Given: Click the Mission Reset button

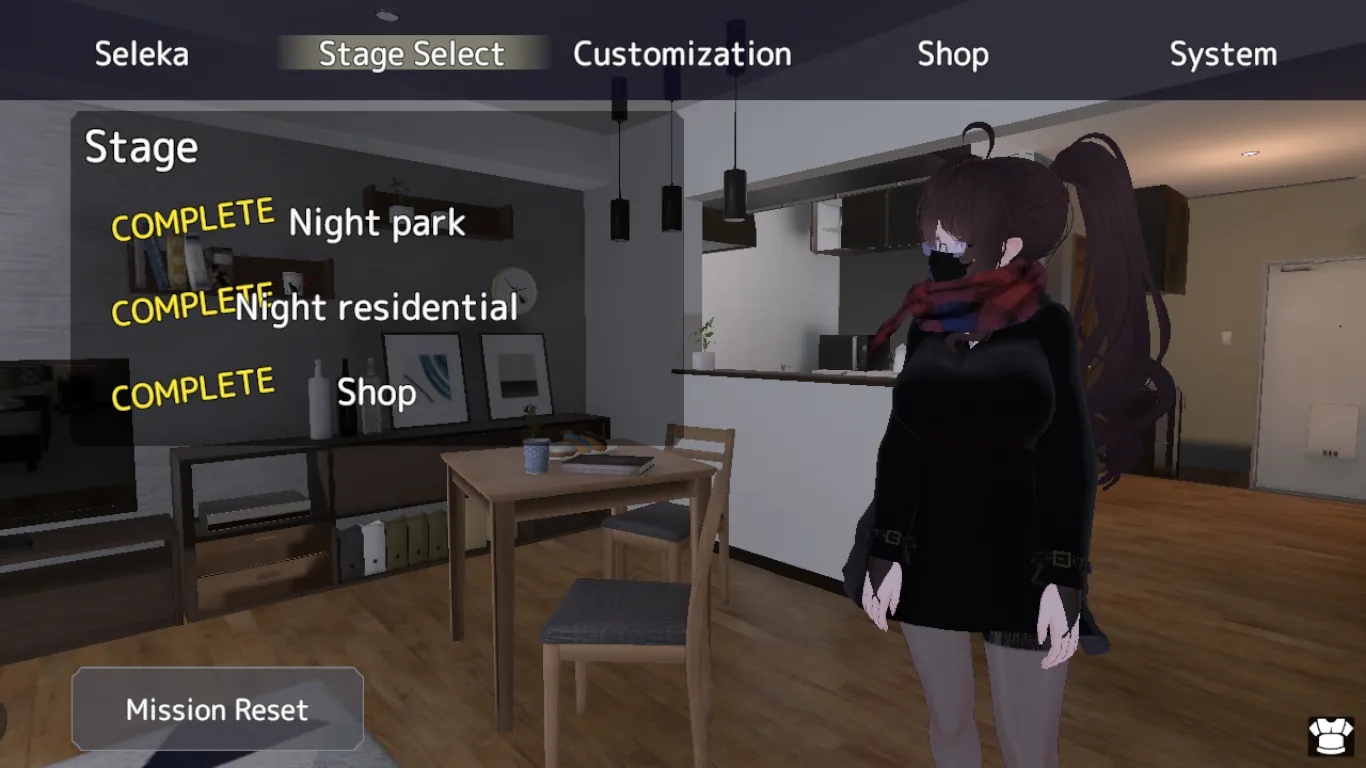Looking at the screenshot, I should (217, 710).
